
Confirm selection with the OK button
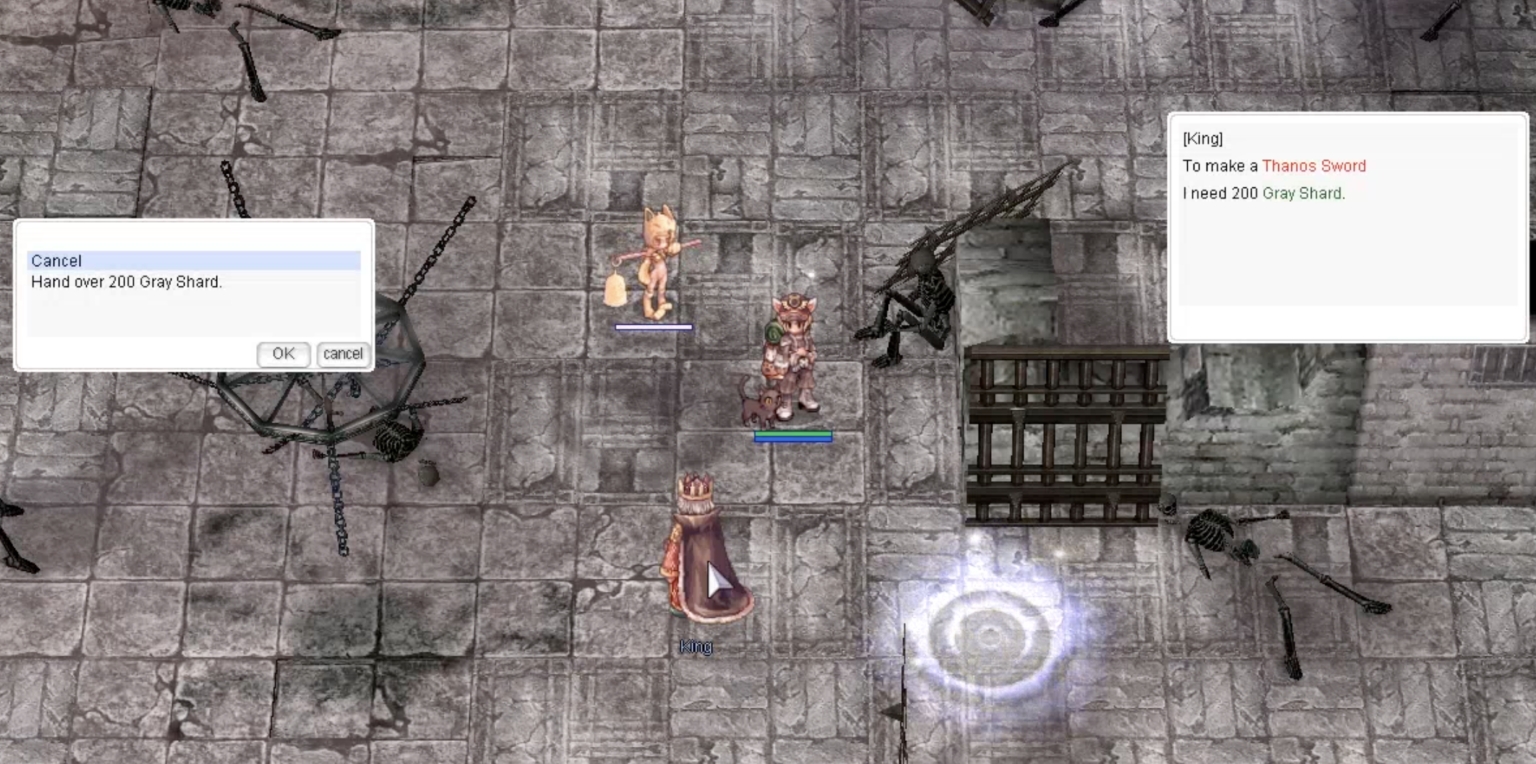pos(283,354)
